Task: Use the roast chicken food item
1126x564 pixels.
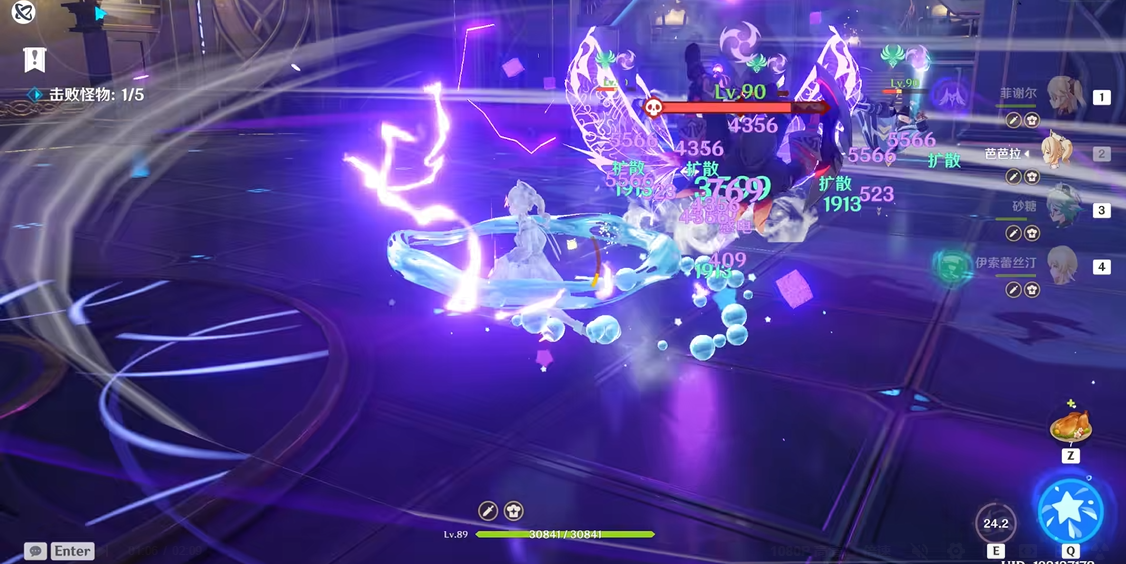Action: click(x=1070, y=427)
